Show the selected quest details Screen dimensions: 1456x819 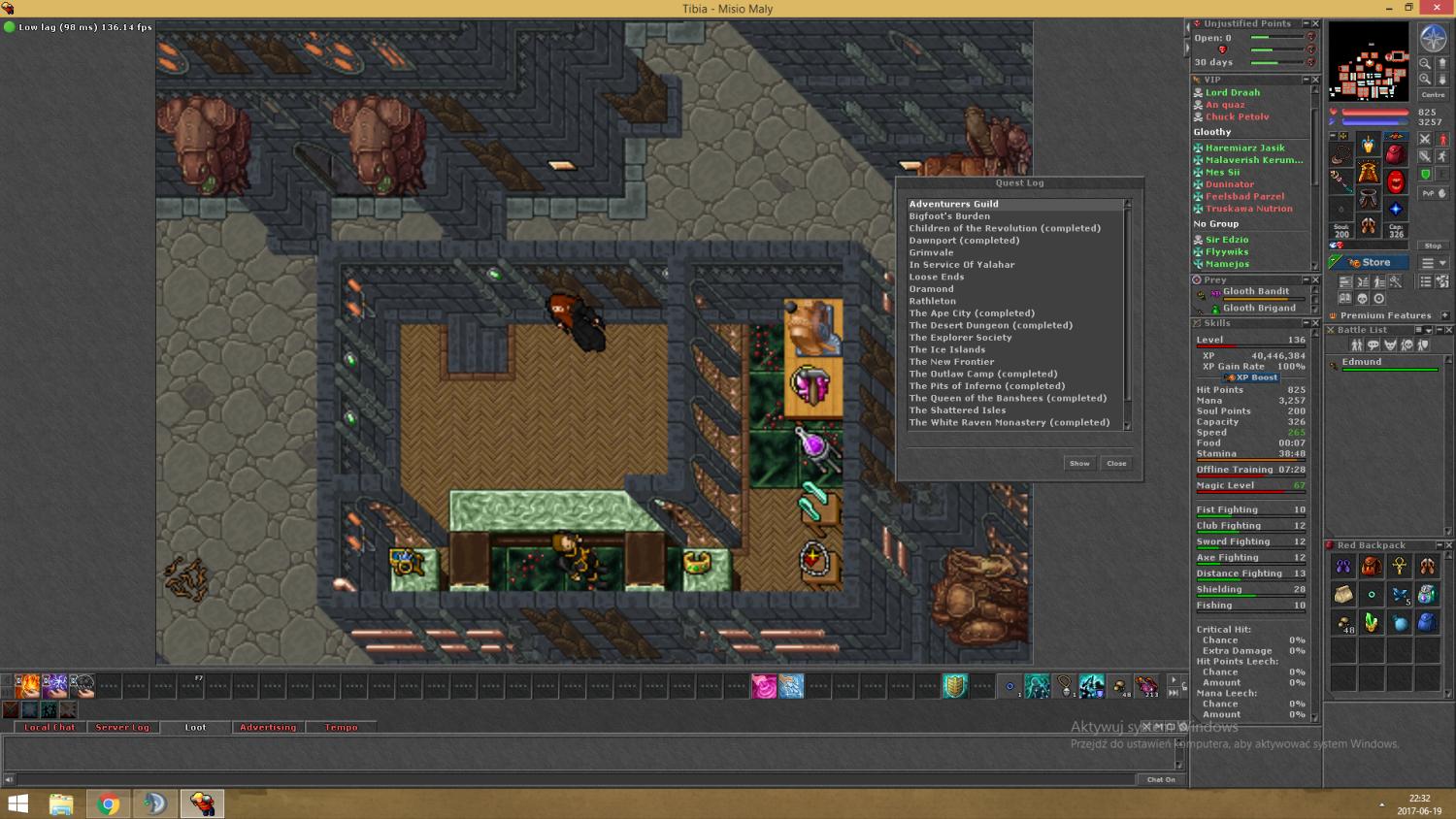pos(1079,464)
